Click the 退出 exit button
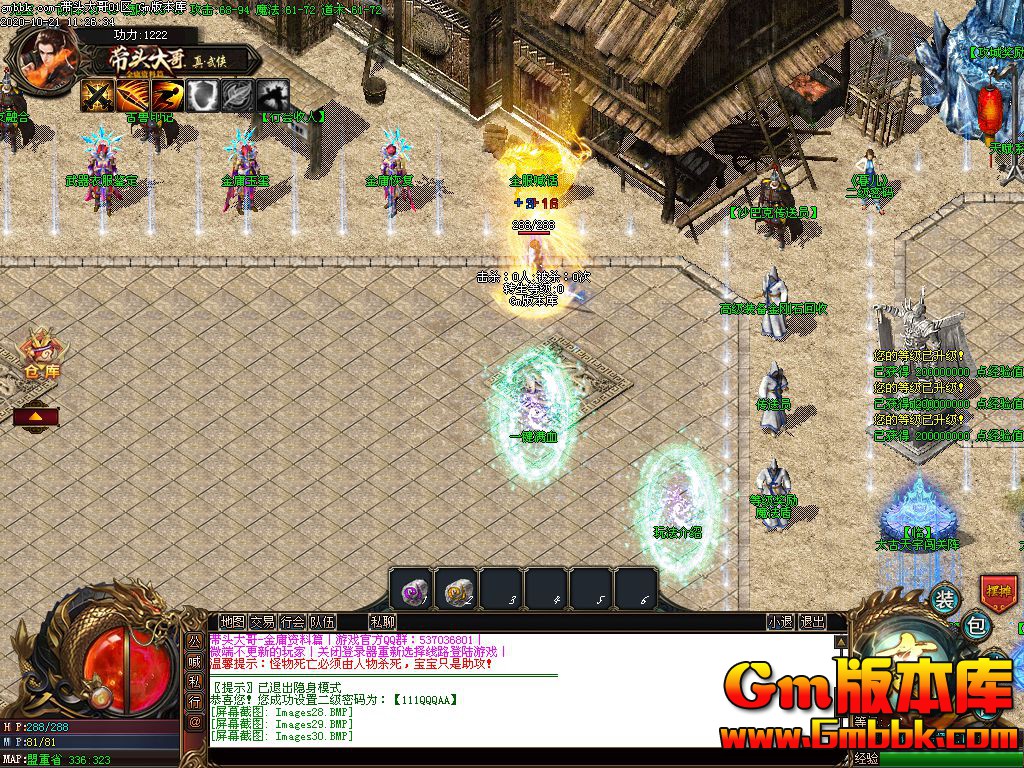The image size is (1024, 768). 813,622
